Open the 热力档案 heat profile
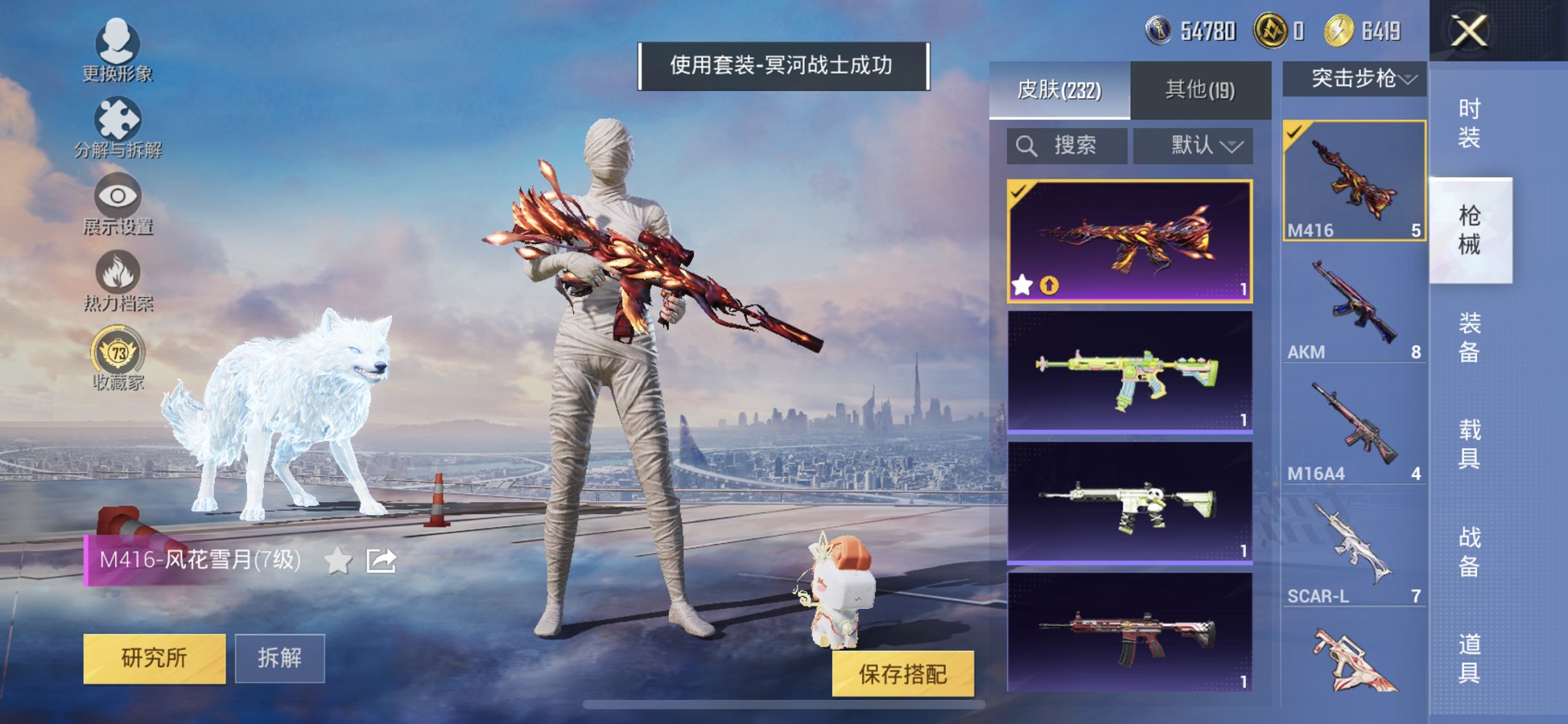 [118, 281]
